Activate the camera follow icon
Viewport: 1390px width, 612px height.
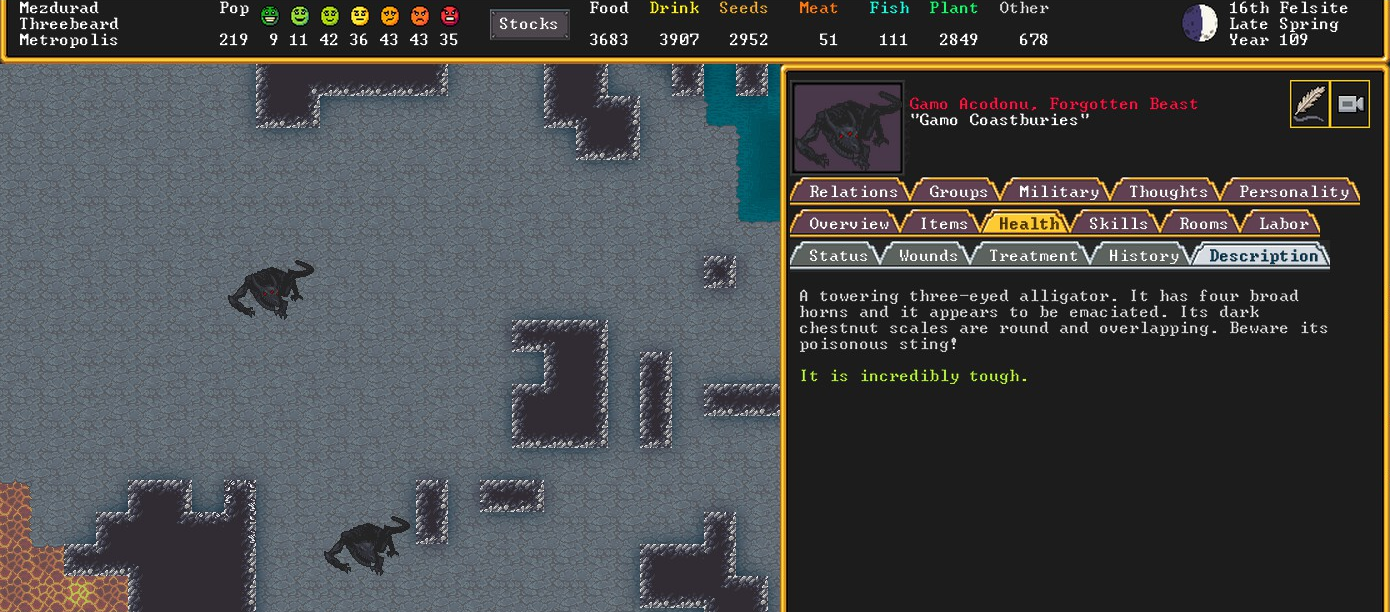(1351, 104)
